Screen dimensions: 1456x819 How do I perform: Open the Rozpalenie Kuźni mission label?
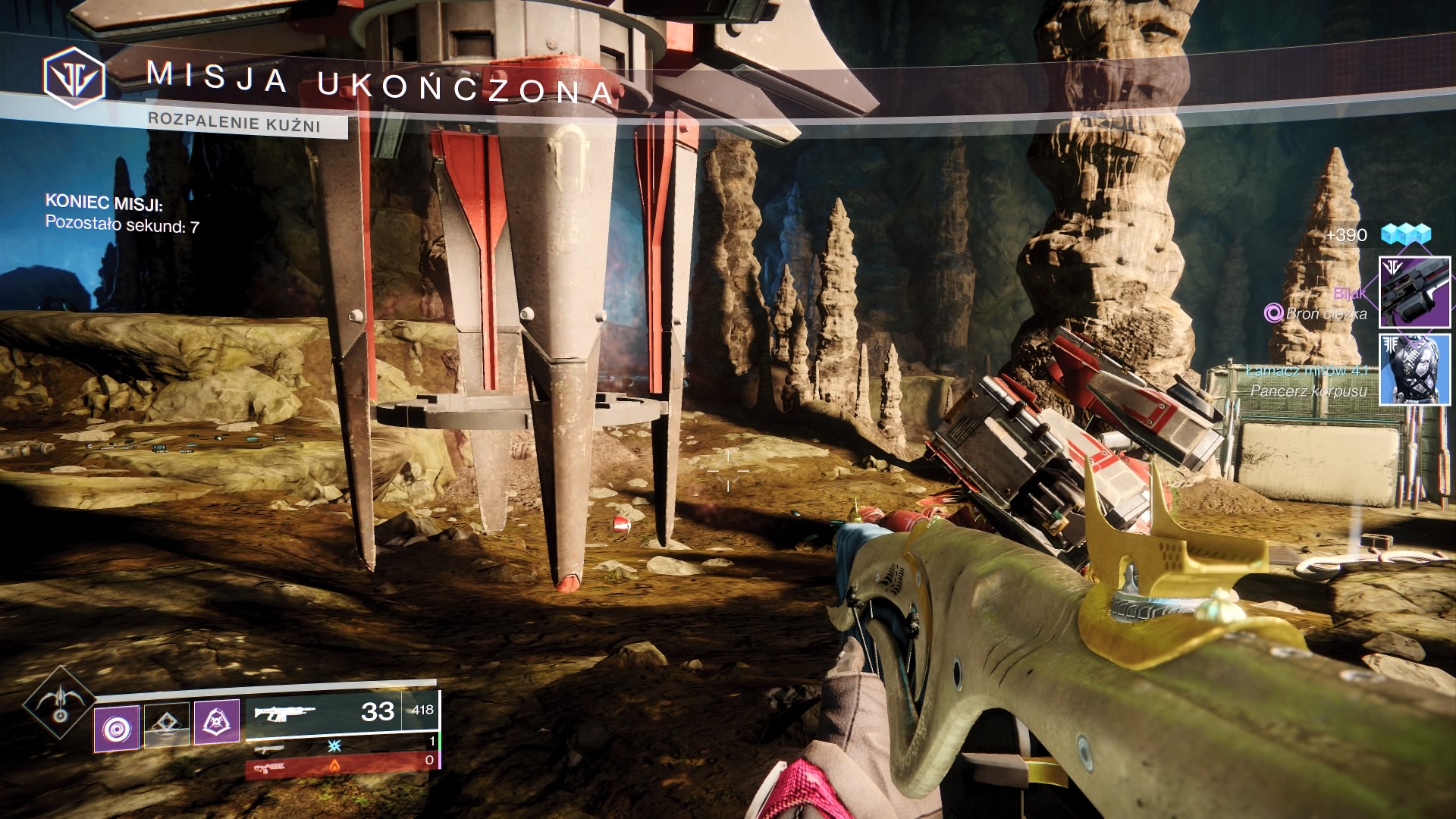click(x=234, y=122)
